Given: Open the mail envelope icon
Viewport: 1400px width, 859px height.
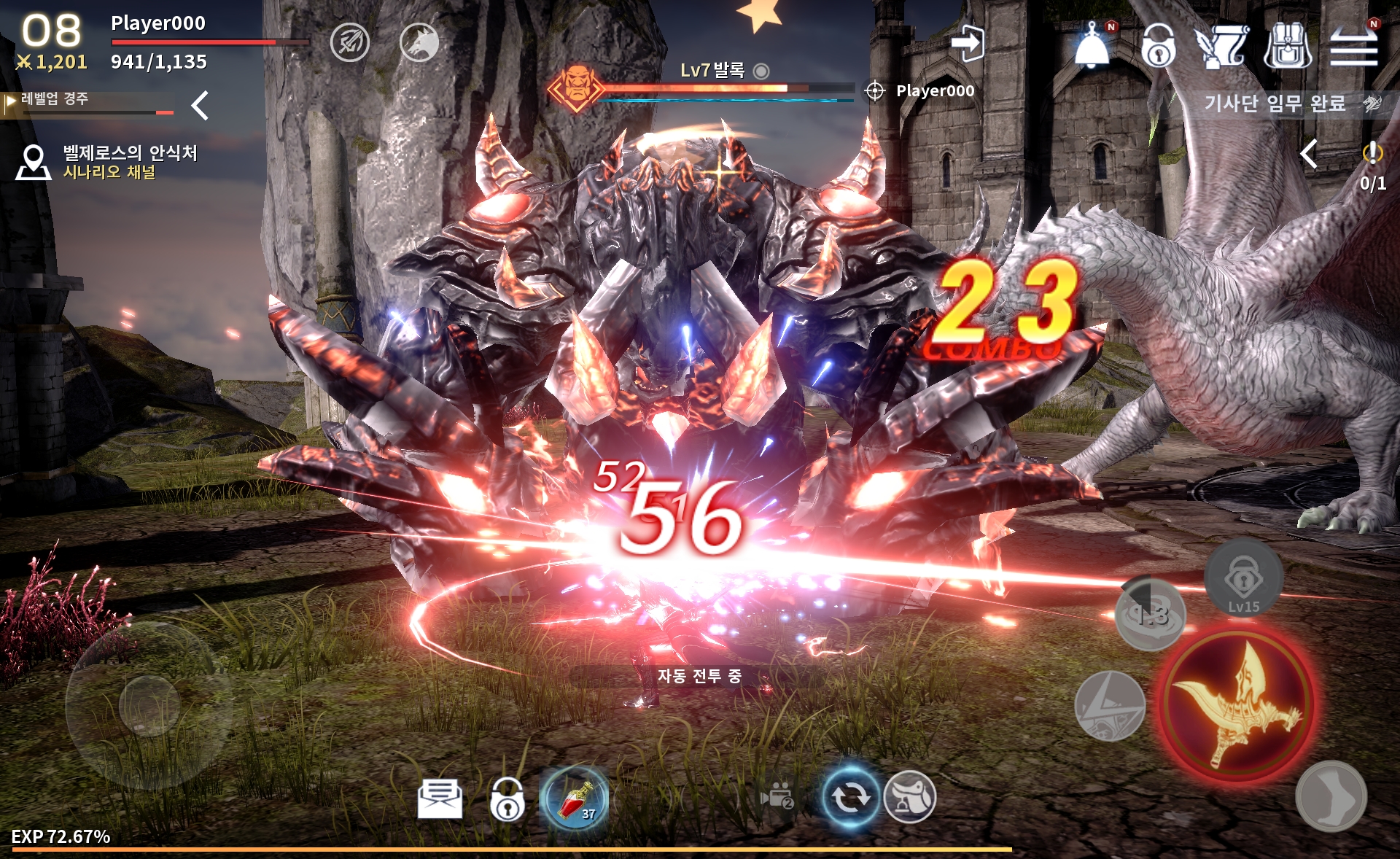Looking at the screenshot, I should point(440,798).
